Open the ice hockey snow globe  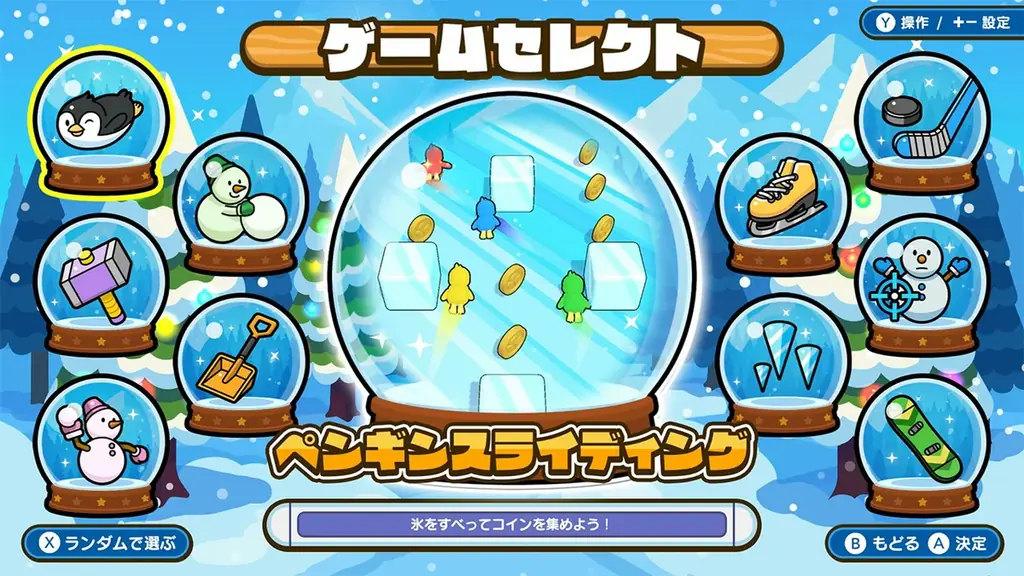922,121
